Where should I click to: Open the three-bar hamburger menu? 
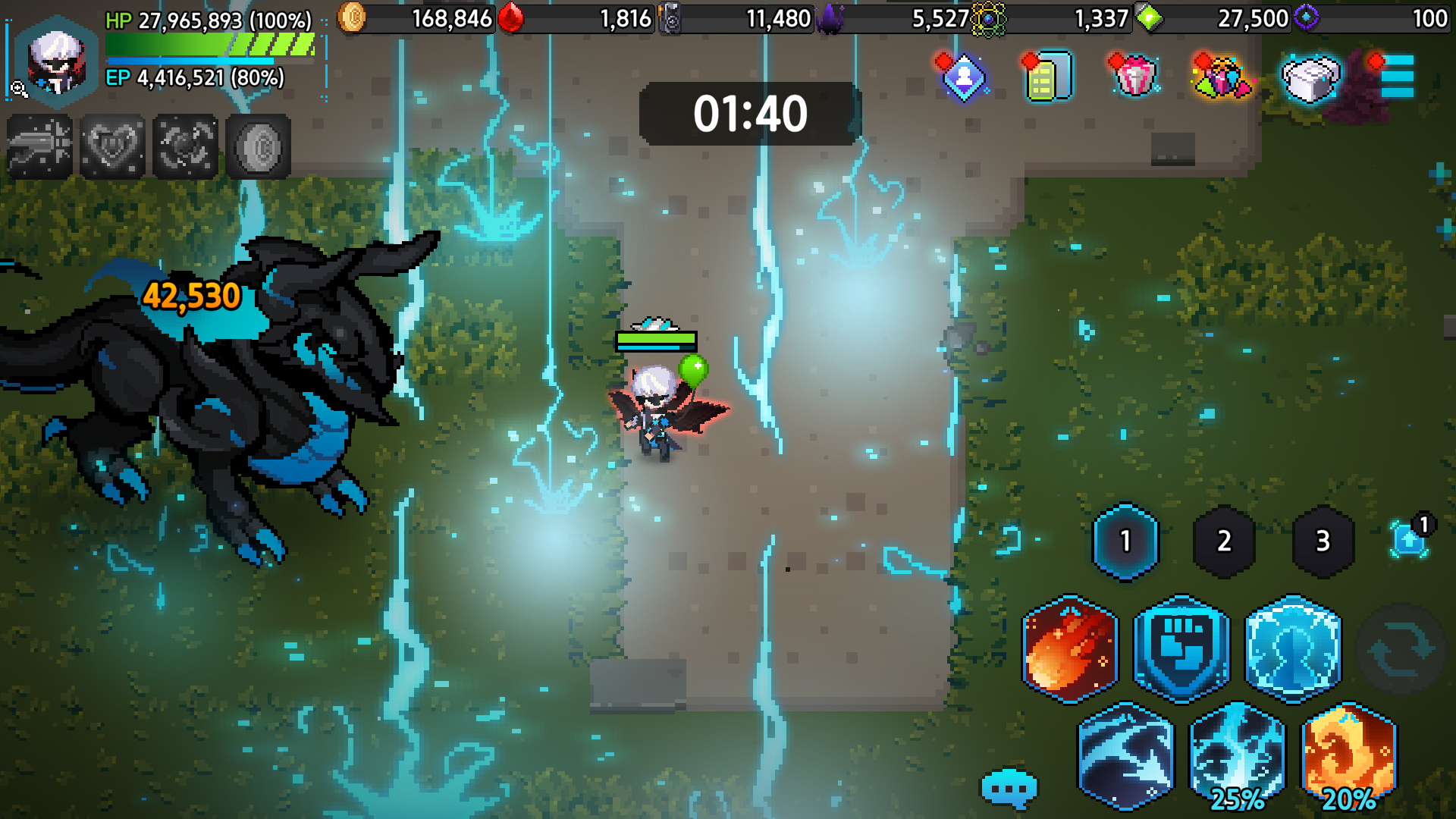(1396, 76)
